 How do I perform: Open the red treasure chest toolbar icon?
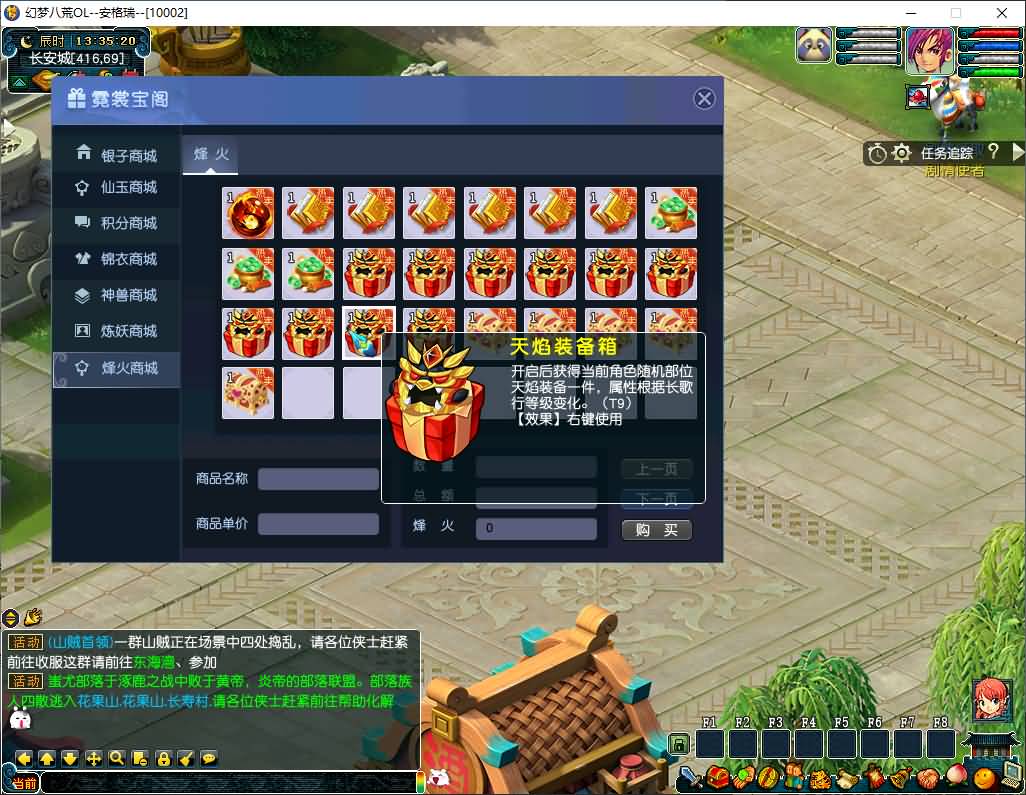716,776
